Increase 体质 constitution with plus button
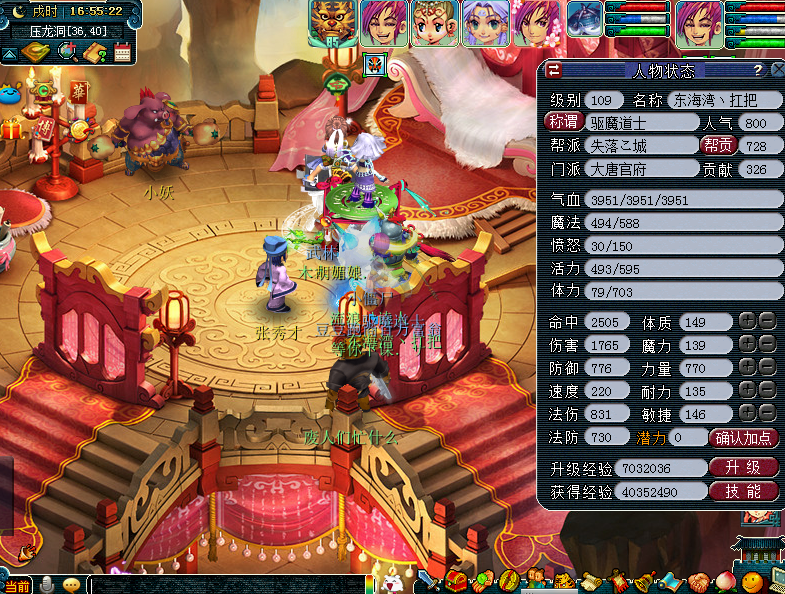The width and height of the screenshot is (785, 594). coord(746,321)
